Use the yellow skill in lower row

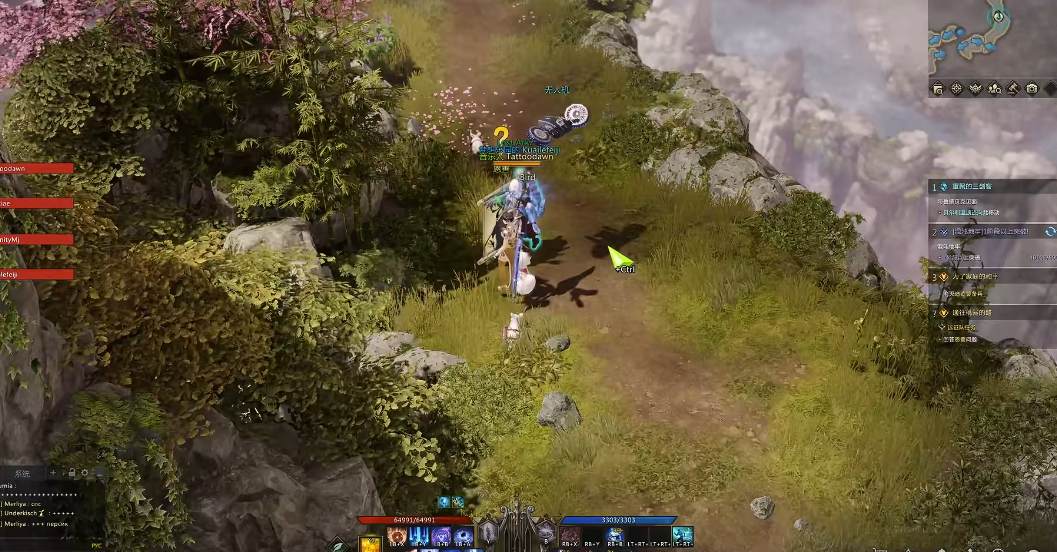370,545
